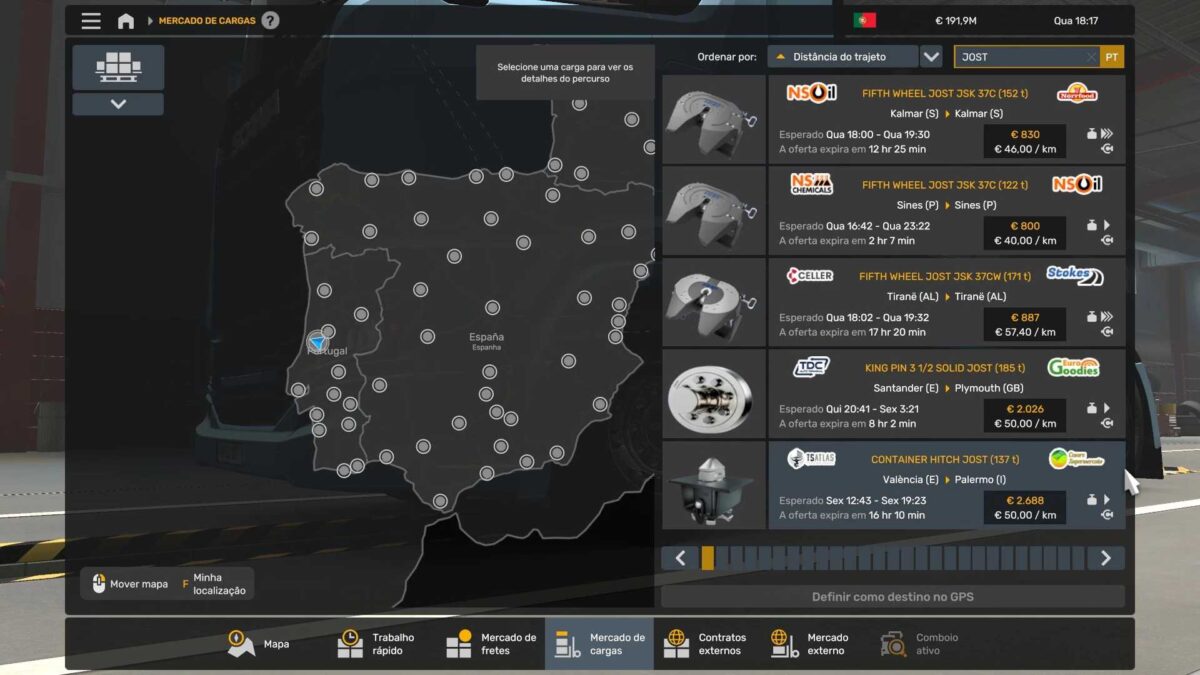Go to the previous cargo offers page
This screenshot has height=675, width=1200.
680,558
